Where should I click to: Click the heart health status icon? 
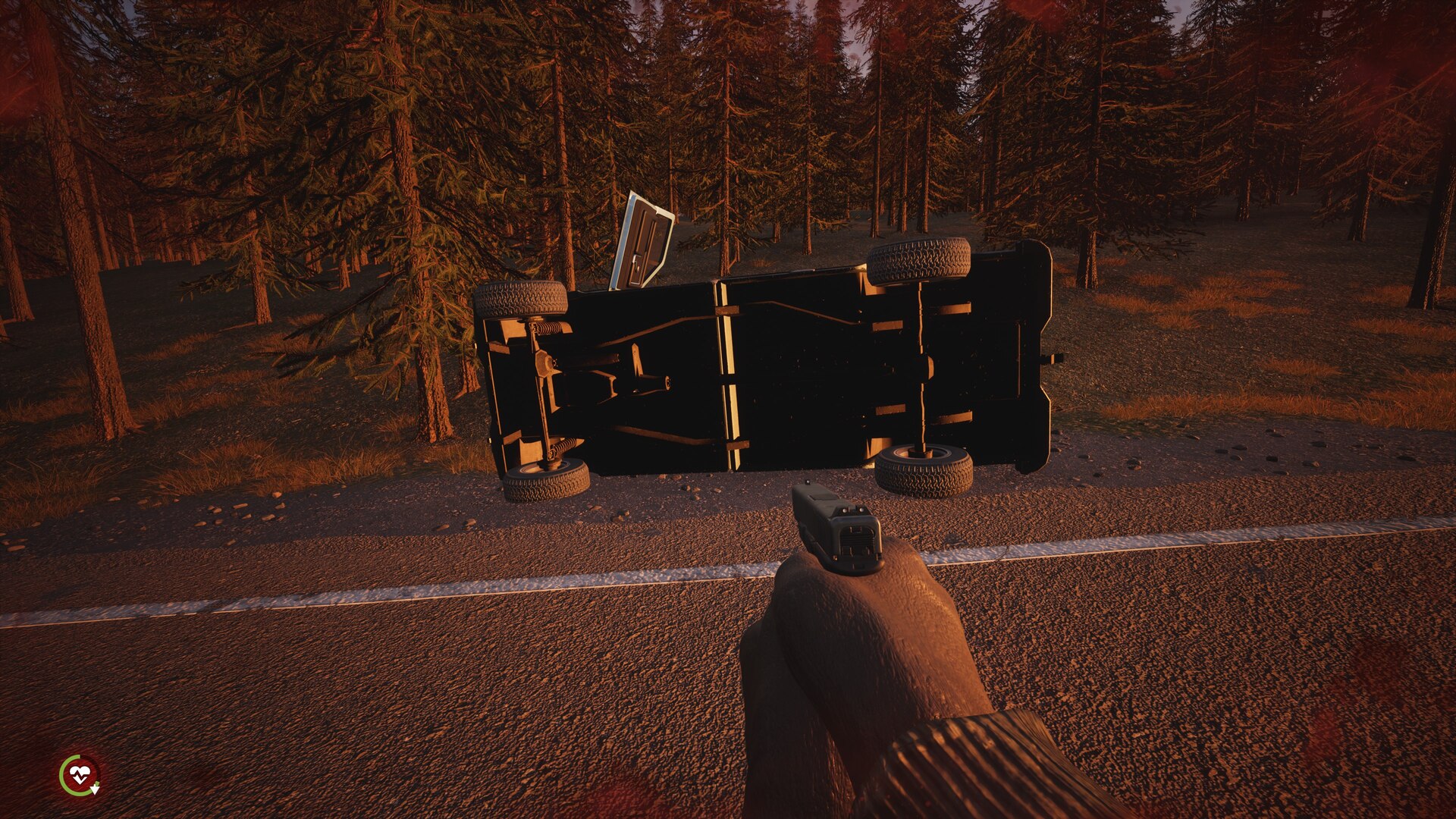[x=80, y=775]
